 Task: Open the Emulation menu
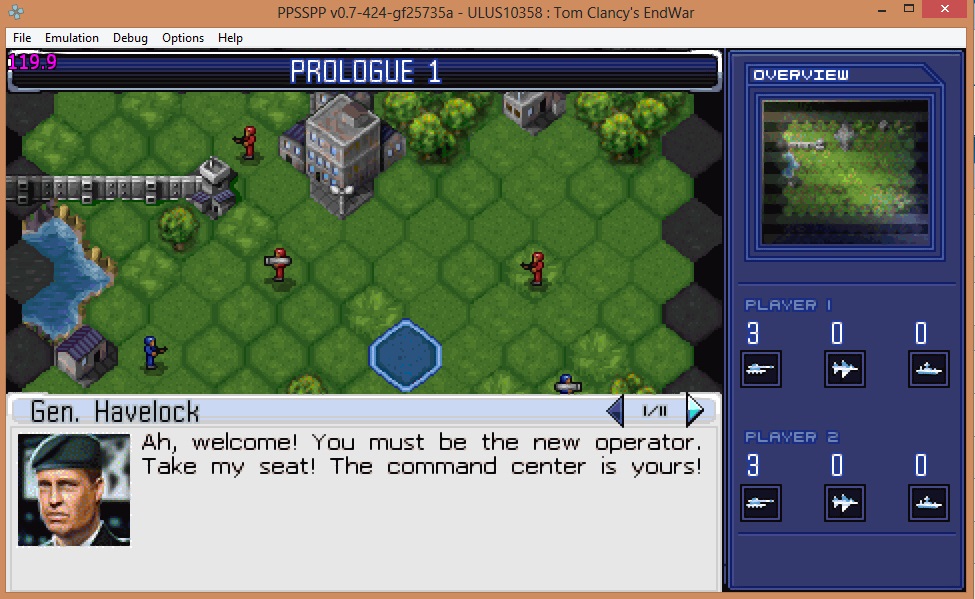click(72, 38)
